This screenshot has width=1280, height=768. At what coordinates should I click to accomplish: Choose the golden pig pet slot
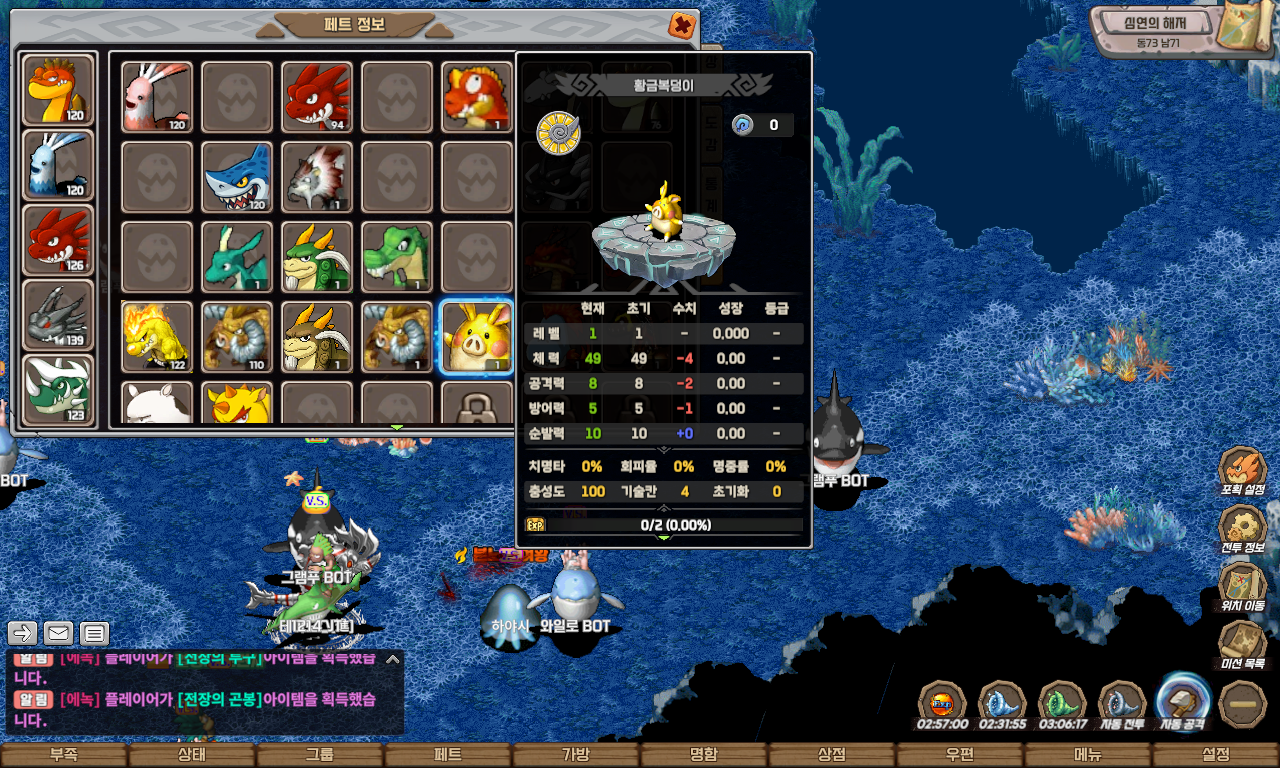[477, 337]
